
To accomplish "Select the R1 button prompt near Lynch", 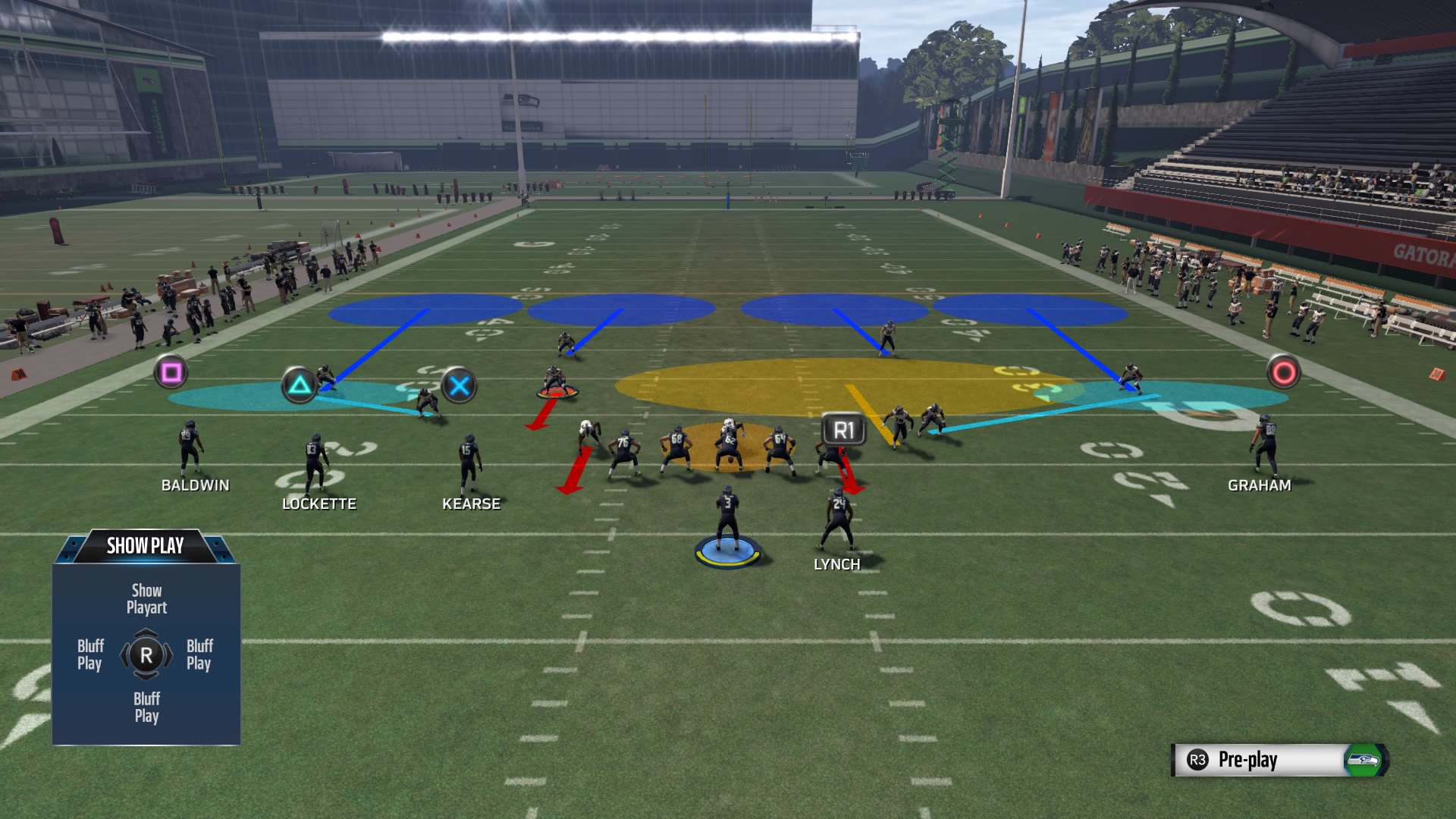I will pyautogui.click(x=844, y=430).
